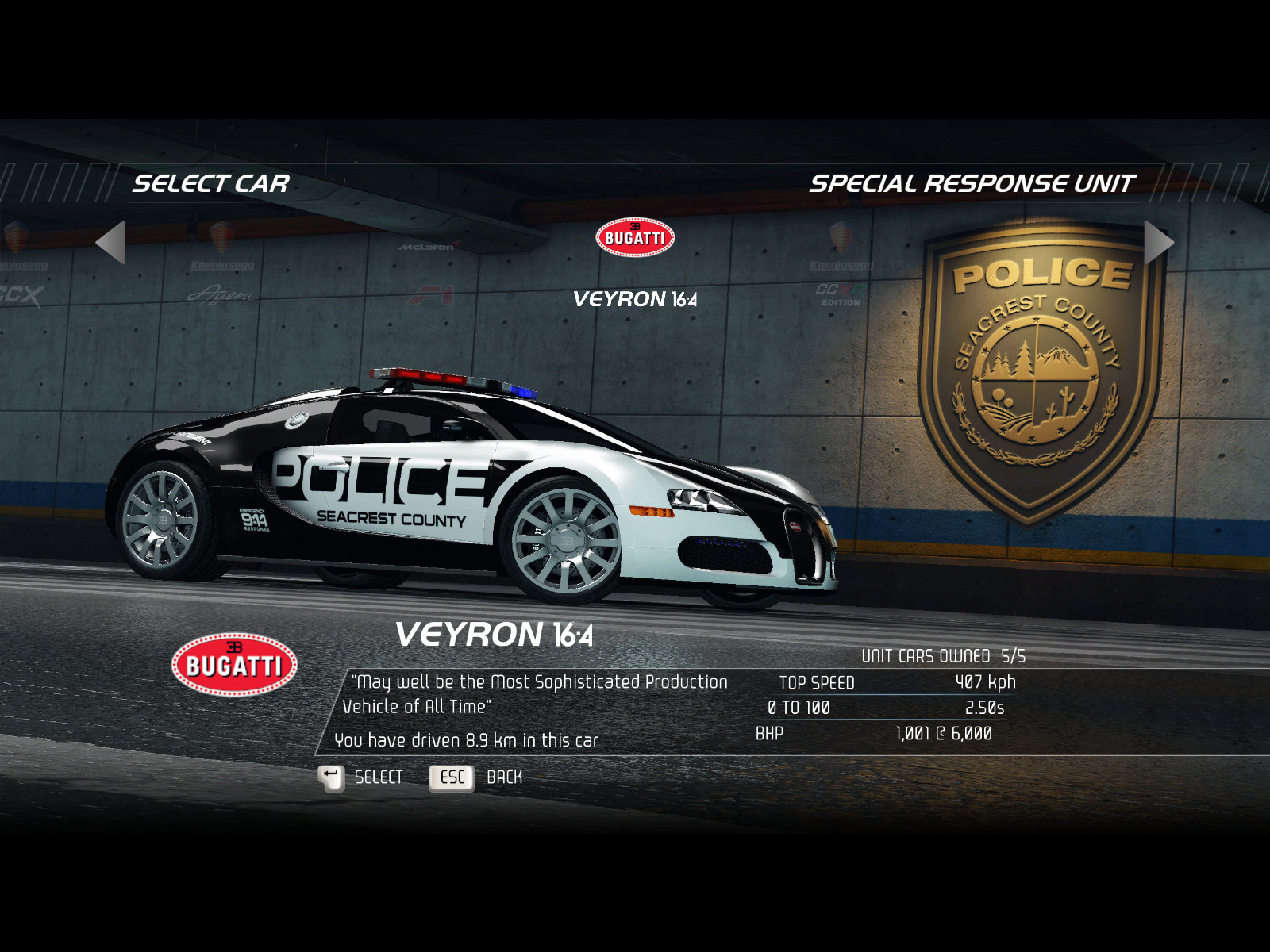Pick the Koenigsegg CCX Edition carousel entry

pos(841,270)
